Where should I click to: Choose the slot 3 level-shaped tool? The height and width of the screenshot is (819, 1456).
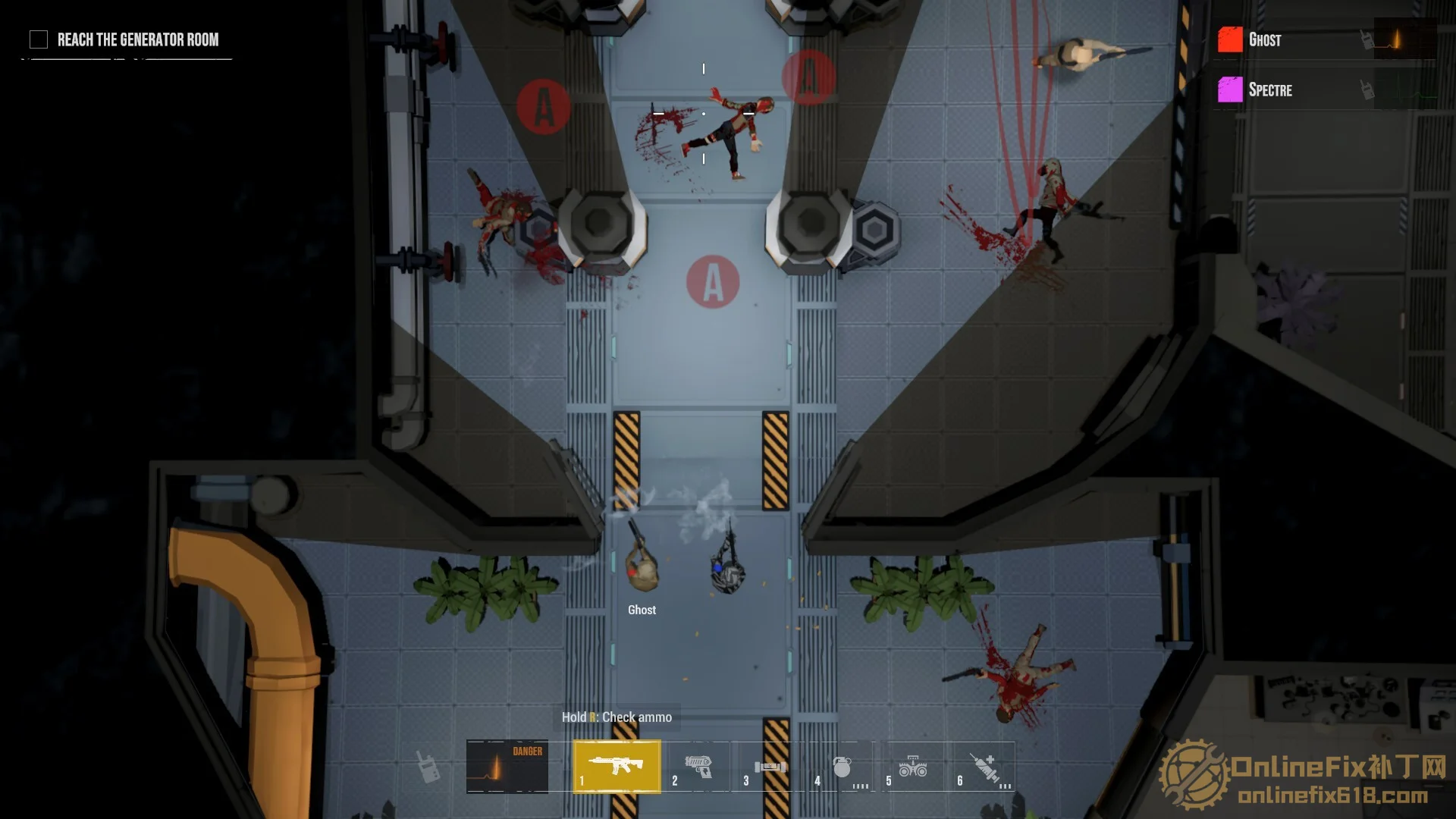tap(769, 767)
